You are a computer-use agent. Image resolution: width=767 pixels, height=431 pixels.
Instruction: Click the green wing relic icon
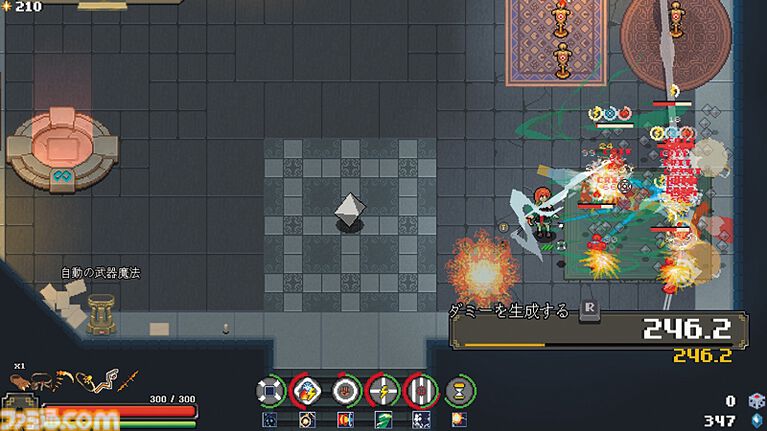[383, 419]
